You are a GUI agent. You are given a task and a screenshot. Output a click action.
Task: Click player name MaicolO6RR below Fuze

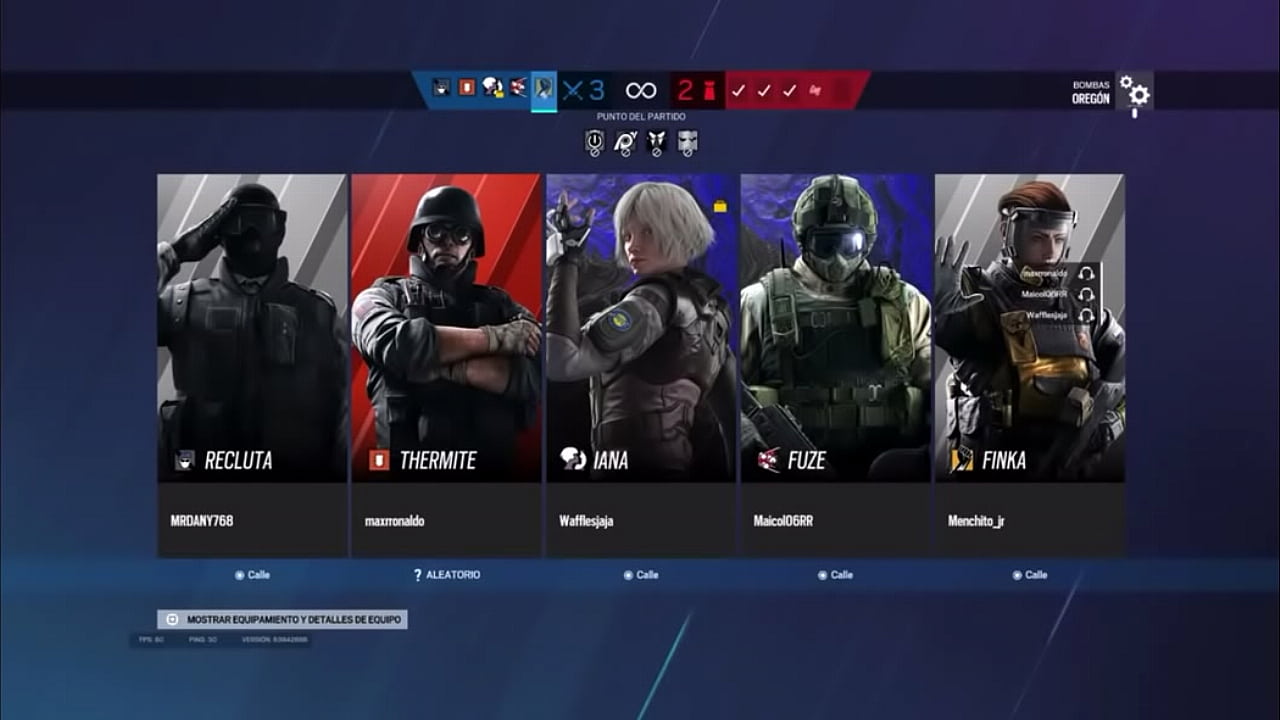coord(783,521)
